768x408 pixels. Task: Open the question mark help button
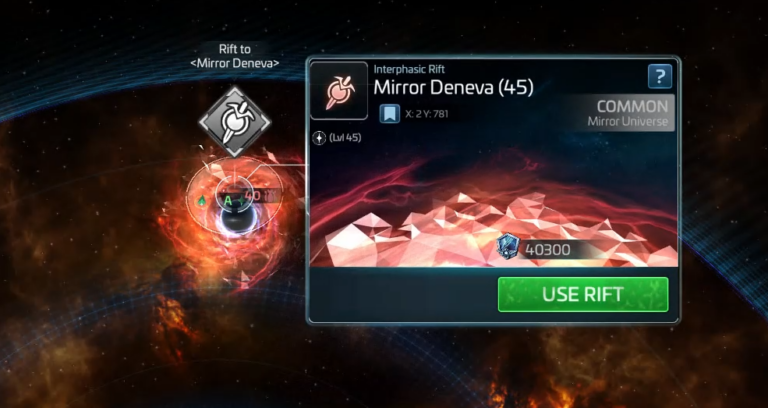659,77
